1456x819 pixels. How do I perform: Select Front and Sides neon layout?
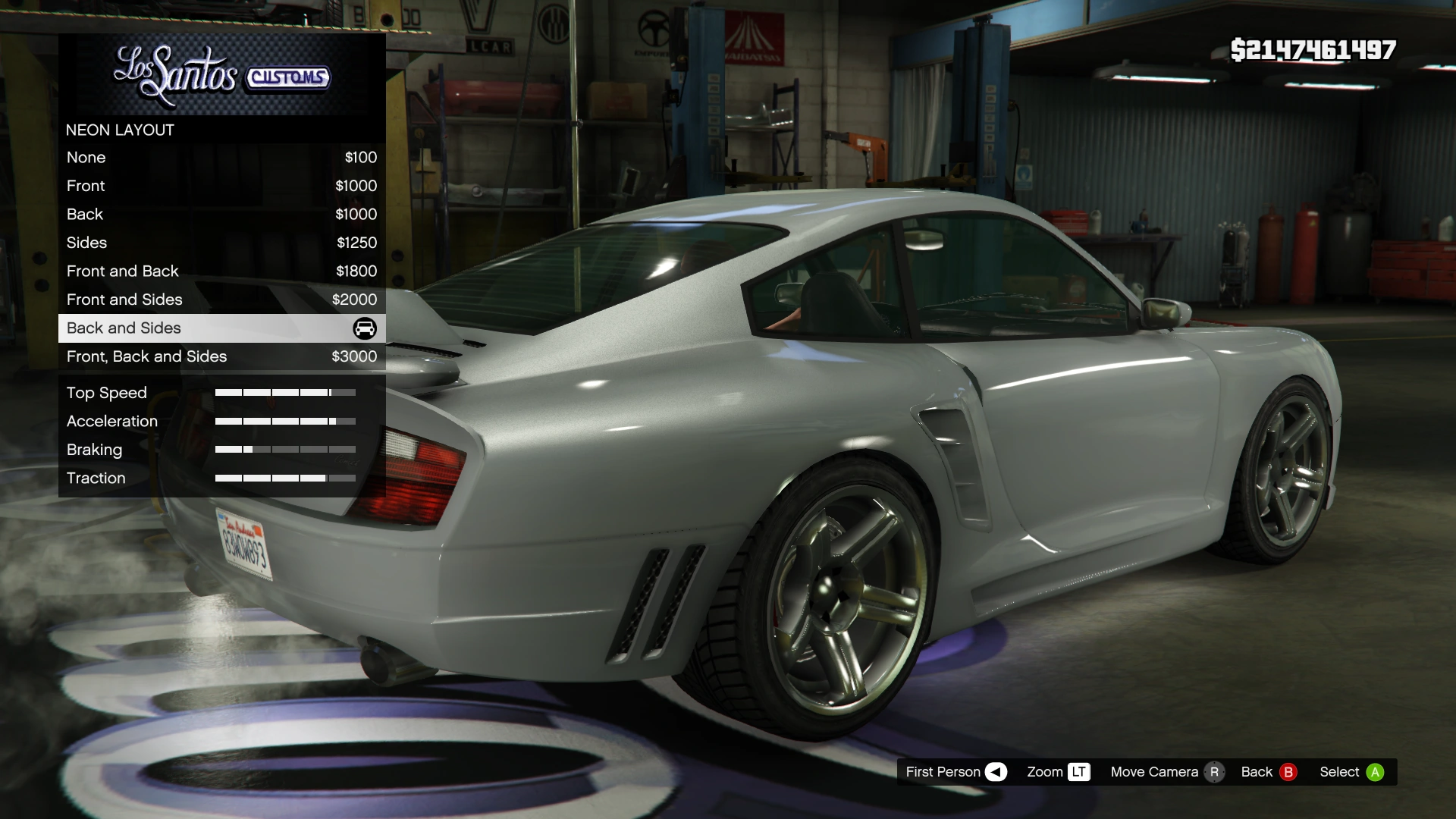tap(221, 300)
